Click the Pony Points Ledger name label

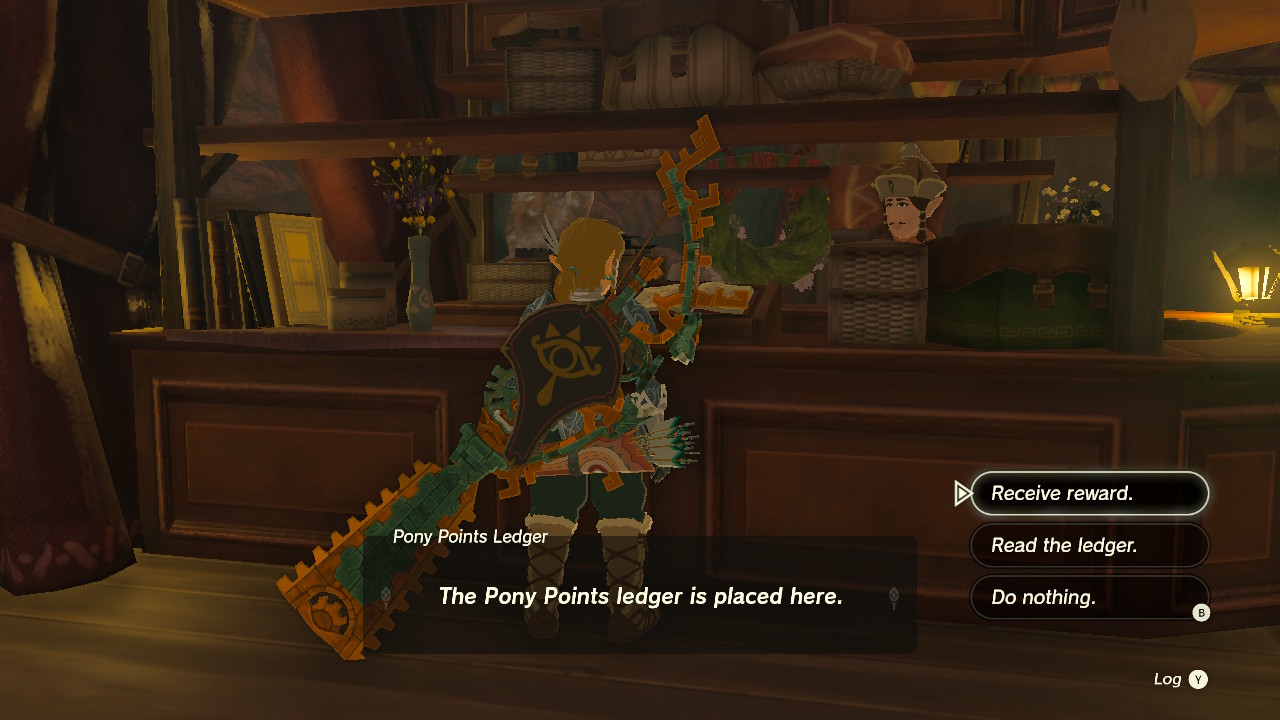tap(468, 536)
